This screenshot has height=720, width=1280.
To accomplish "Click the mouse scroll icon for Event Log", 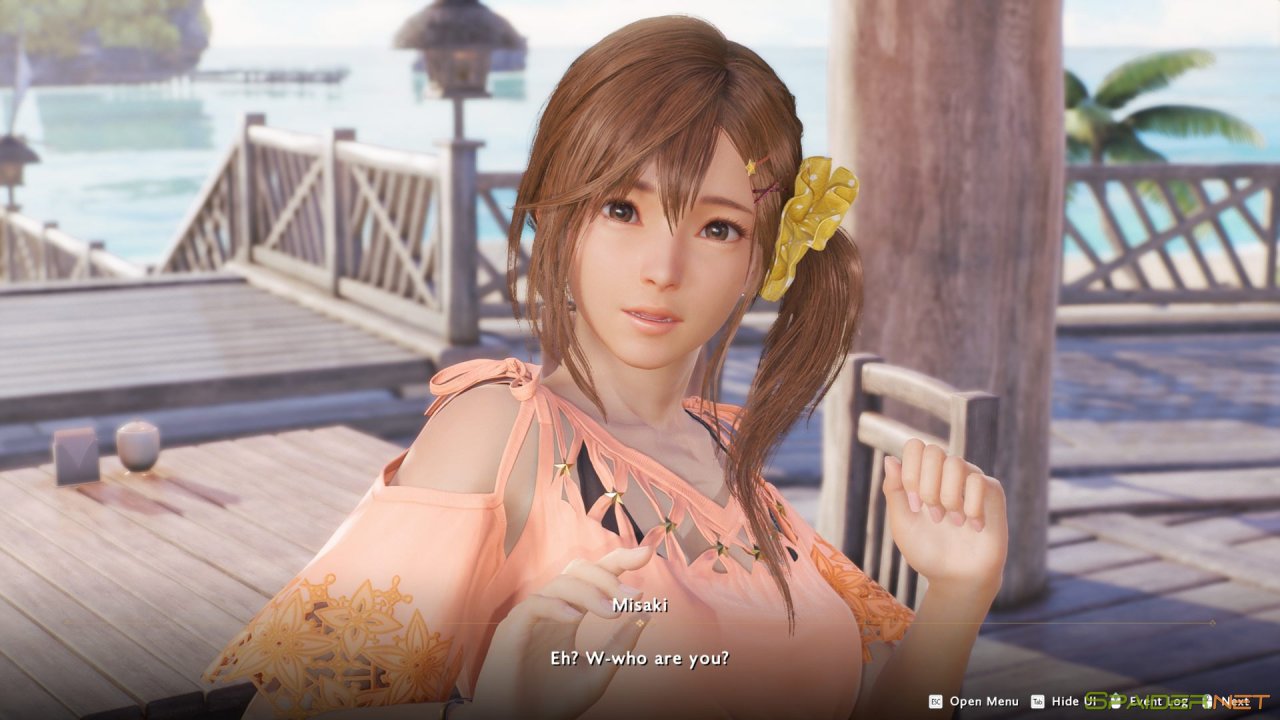I will pos(1115,701).
